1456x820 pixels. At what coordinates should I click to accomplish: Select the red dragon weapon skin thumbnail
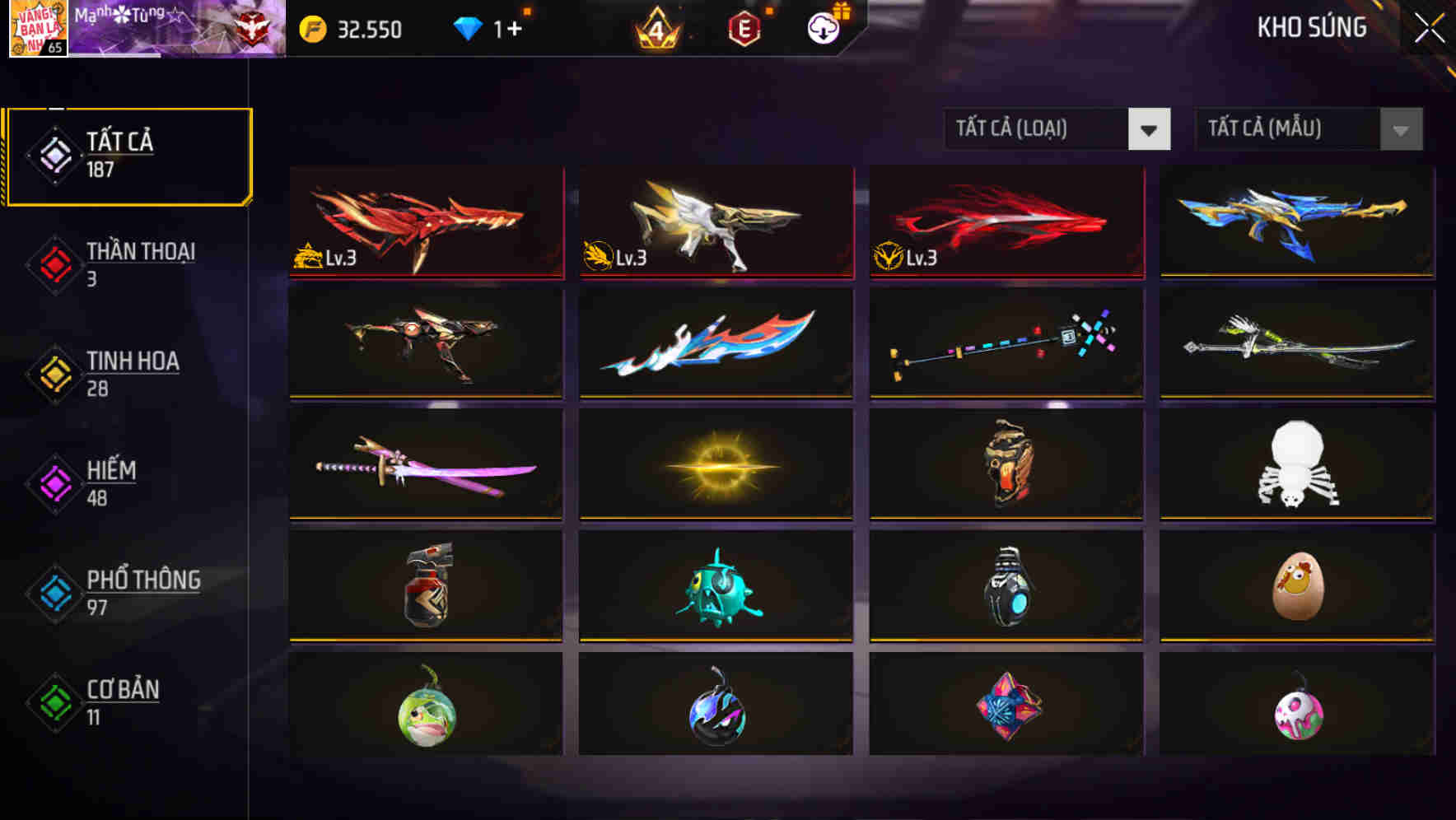425,222
